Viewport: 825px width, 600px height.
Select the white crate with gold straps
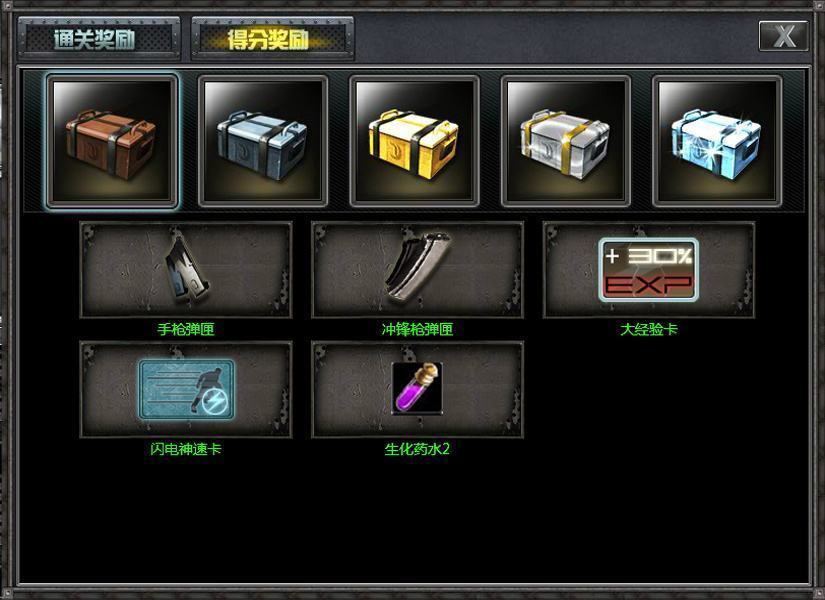tap(566, 141)
